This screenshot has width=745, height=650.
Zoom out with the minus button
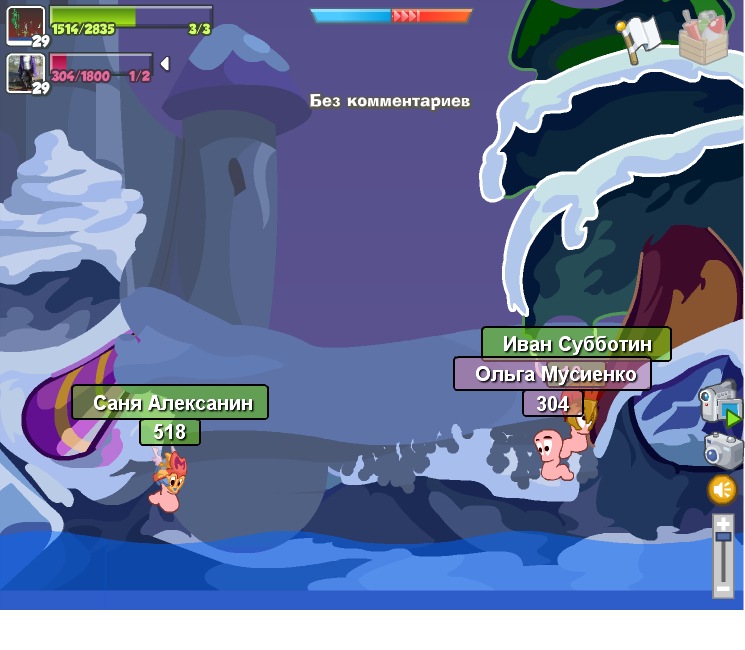pos(723,589)
